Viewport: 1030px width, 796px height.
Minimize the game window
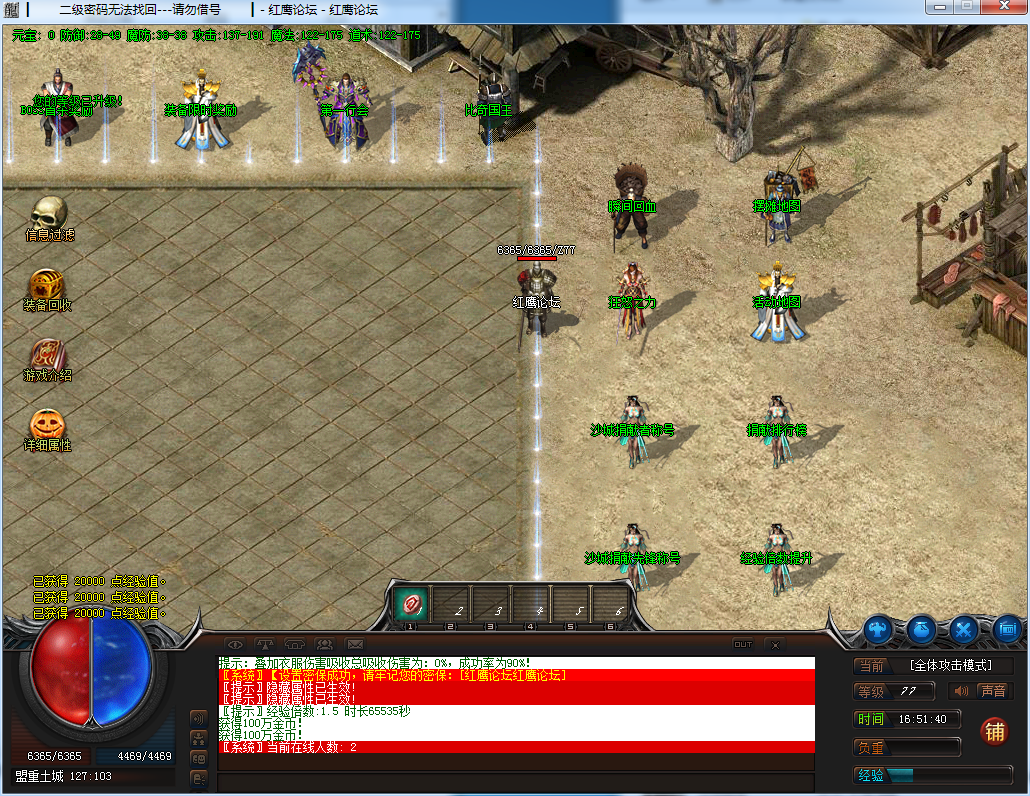coord(938,7)
